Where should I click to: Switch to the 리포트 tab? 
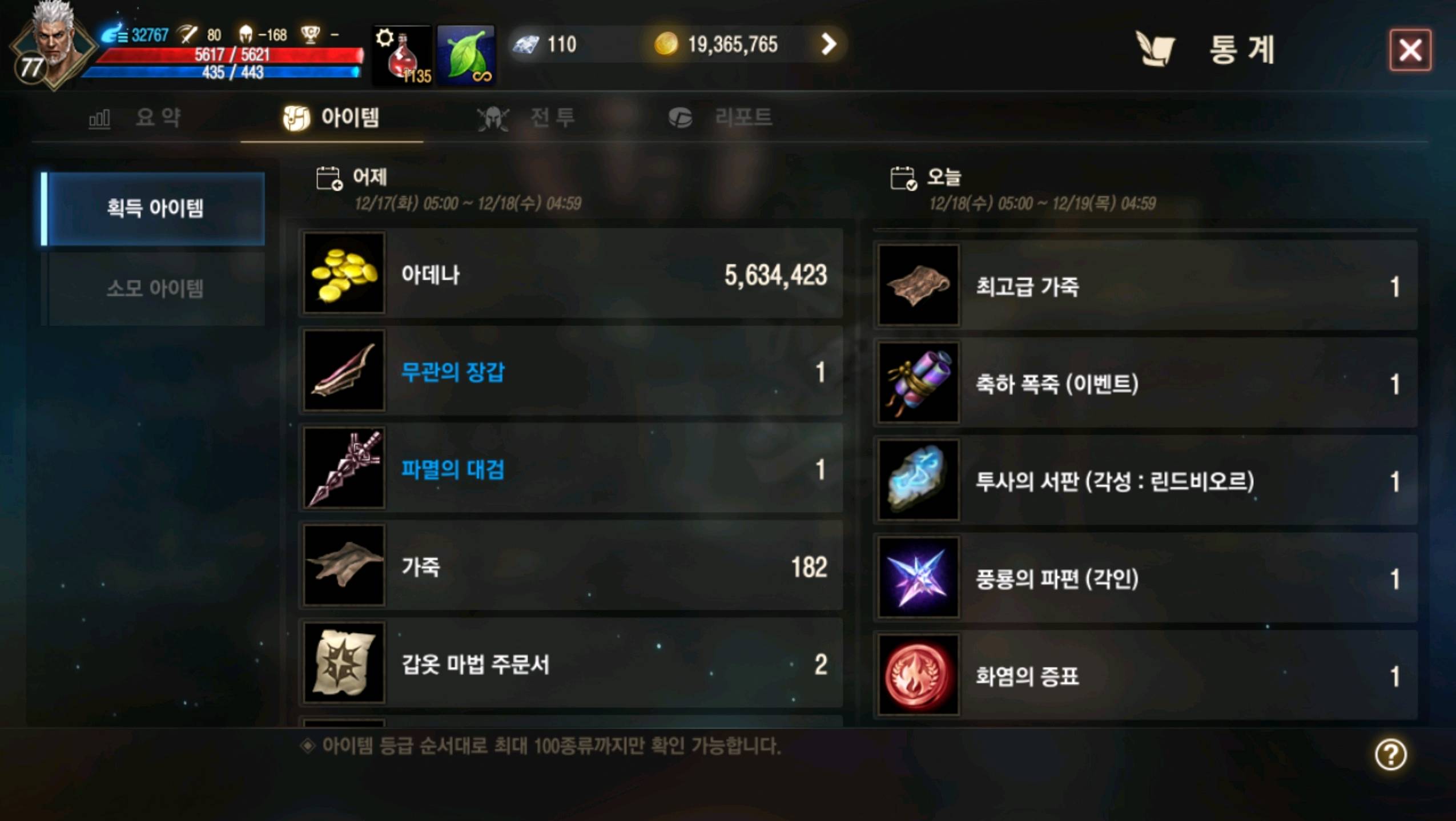pyautogui.click(x=722, y=118)
